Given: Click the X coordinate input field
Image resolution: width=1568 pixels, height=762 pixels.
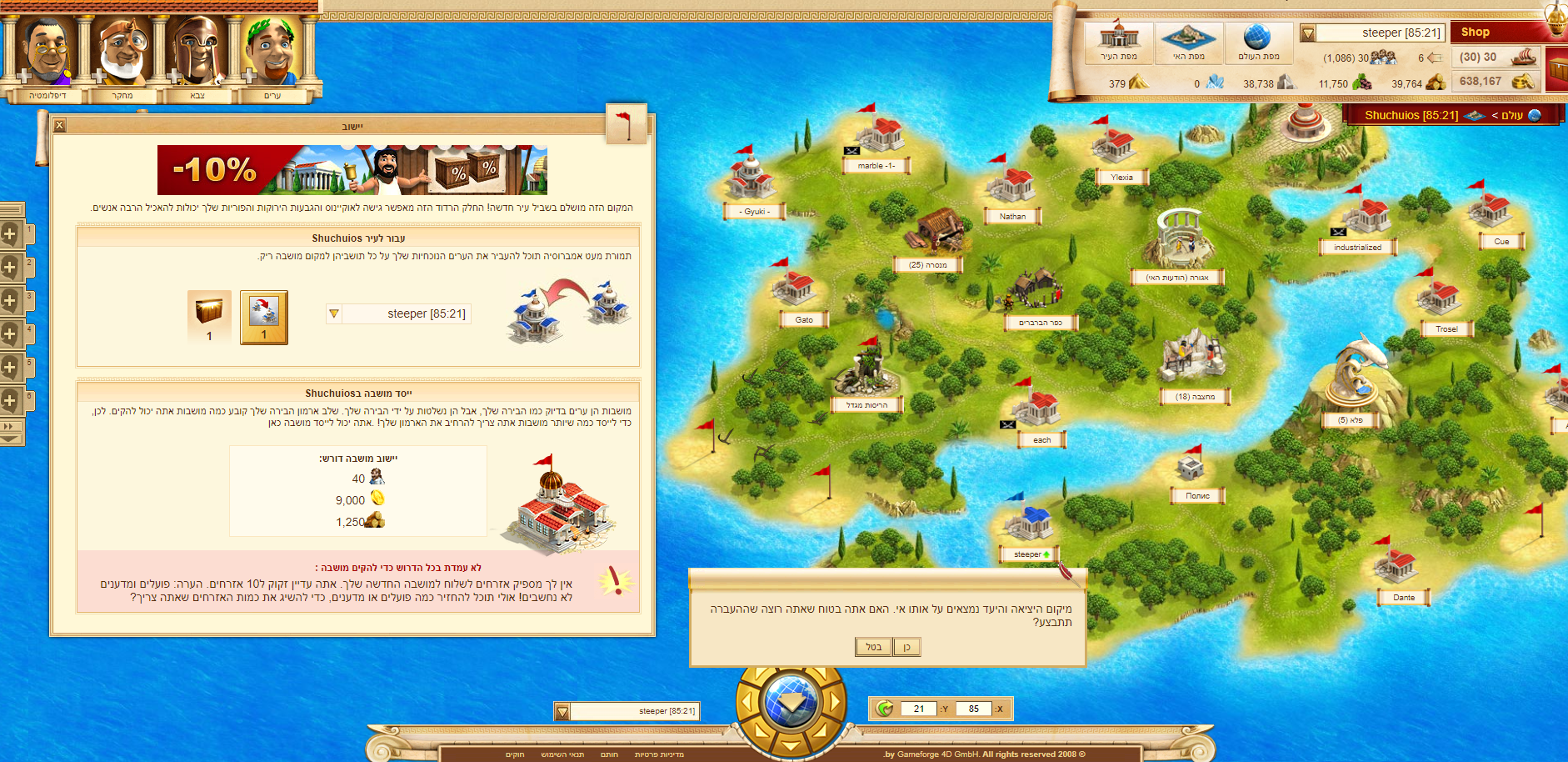Looking at the screenshot, I should pos(973,709).
